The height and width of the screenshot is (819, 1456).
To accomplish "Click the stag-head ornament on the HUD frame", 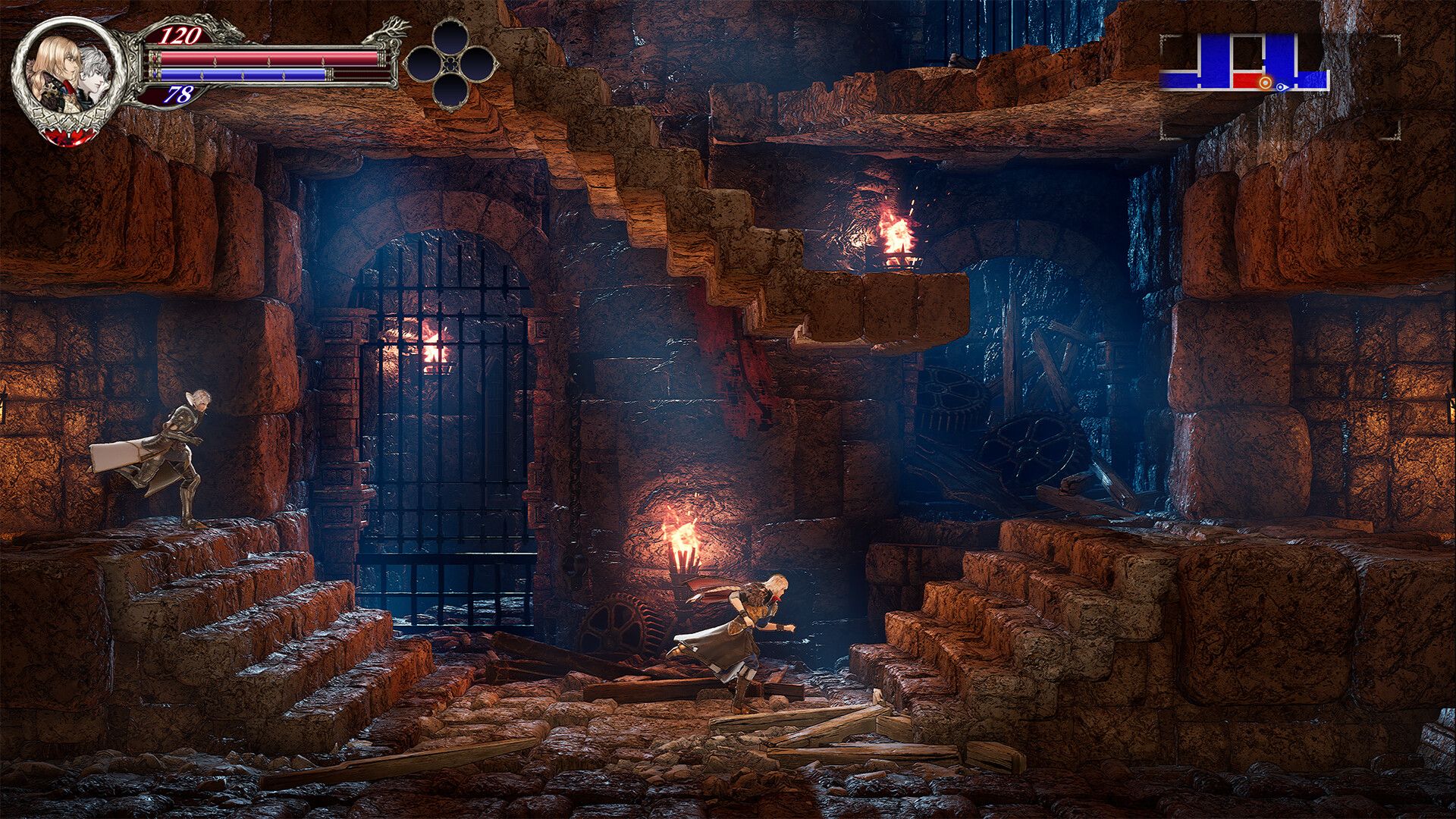I will [x=387, y=33].
